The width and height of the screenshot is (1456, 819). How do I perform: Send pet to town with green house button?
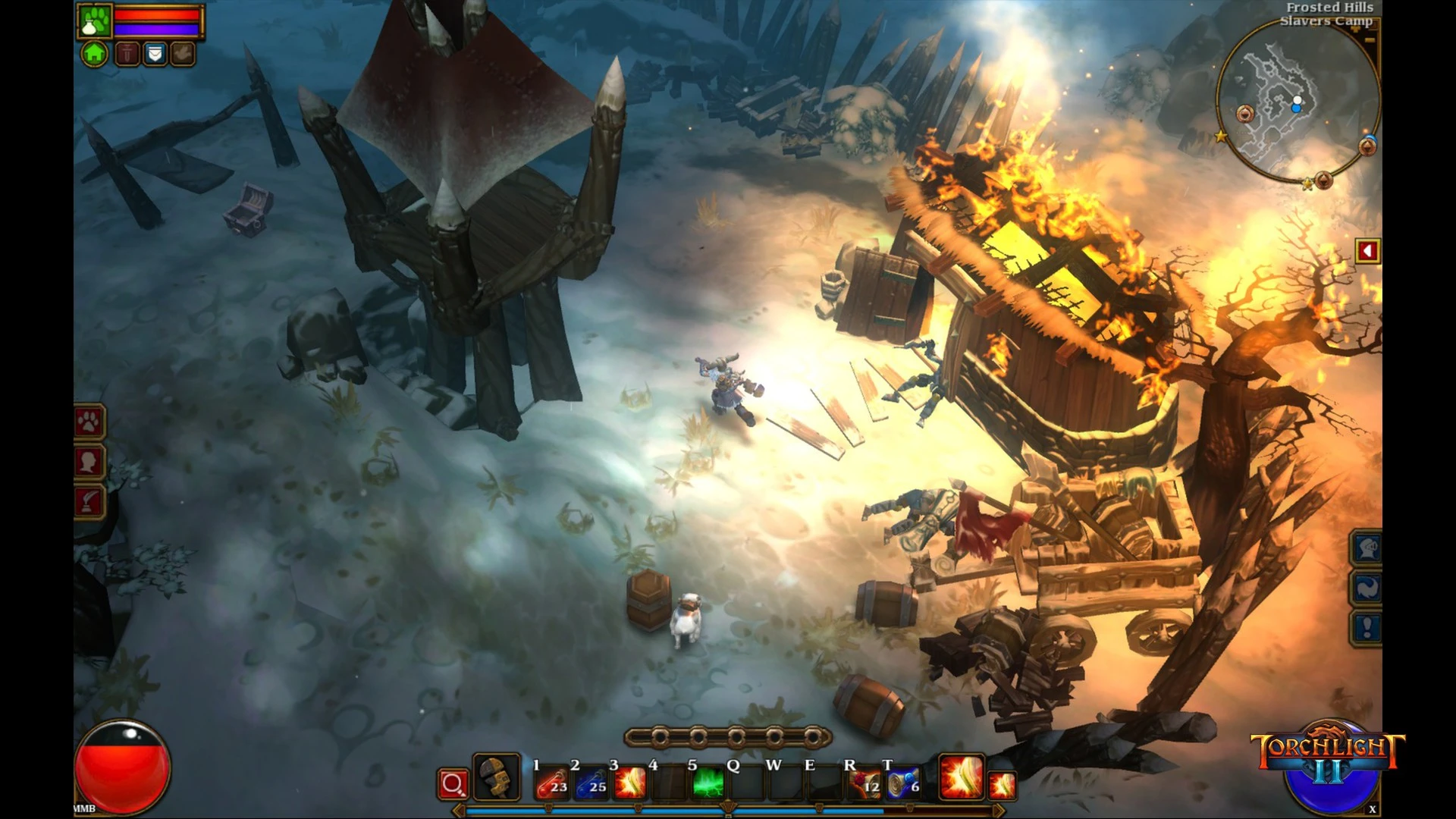(95, 54)
